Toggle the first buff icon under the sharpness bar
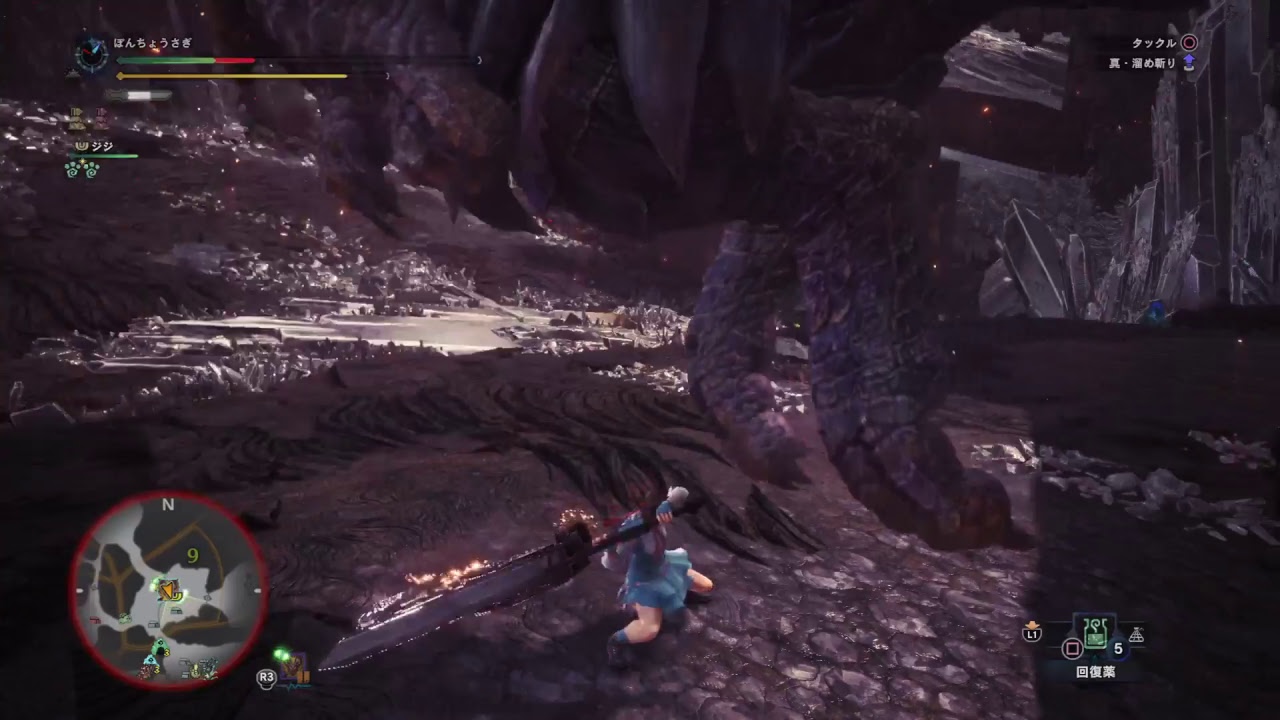Screen dimensions: 1280x720 (x=76, y=117)
